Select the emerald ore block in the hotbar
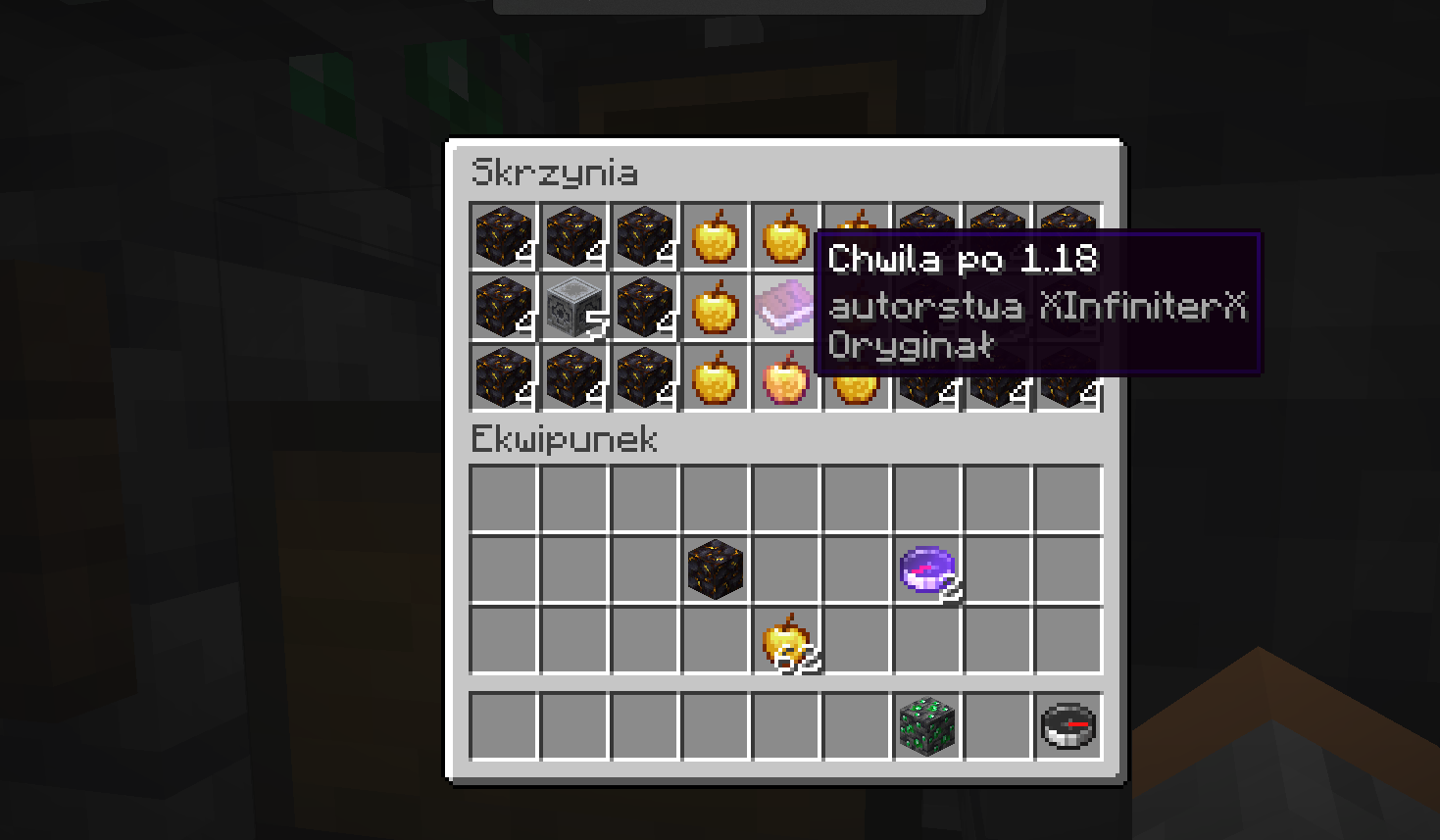The image size is (1440, 840). [926, 725]
